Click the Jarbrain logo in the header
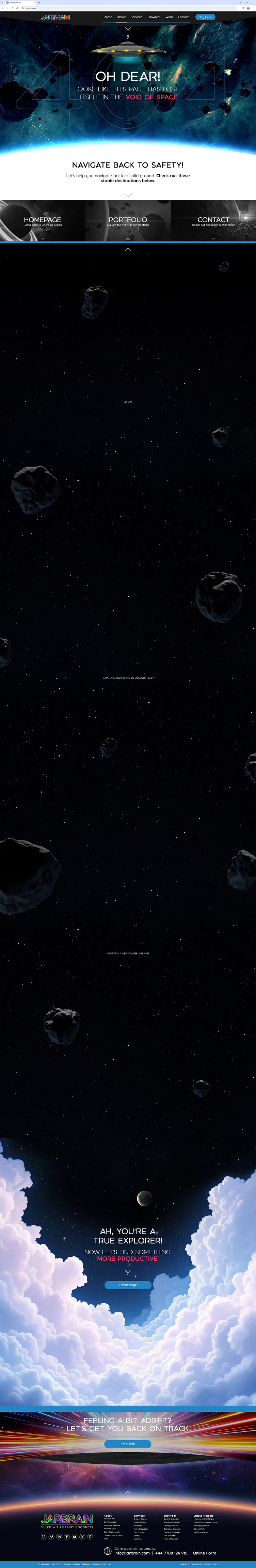 (x=55, y=17)
